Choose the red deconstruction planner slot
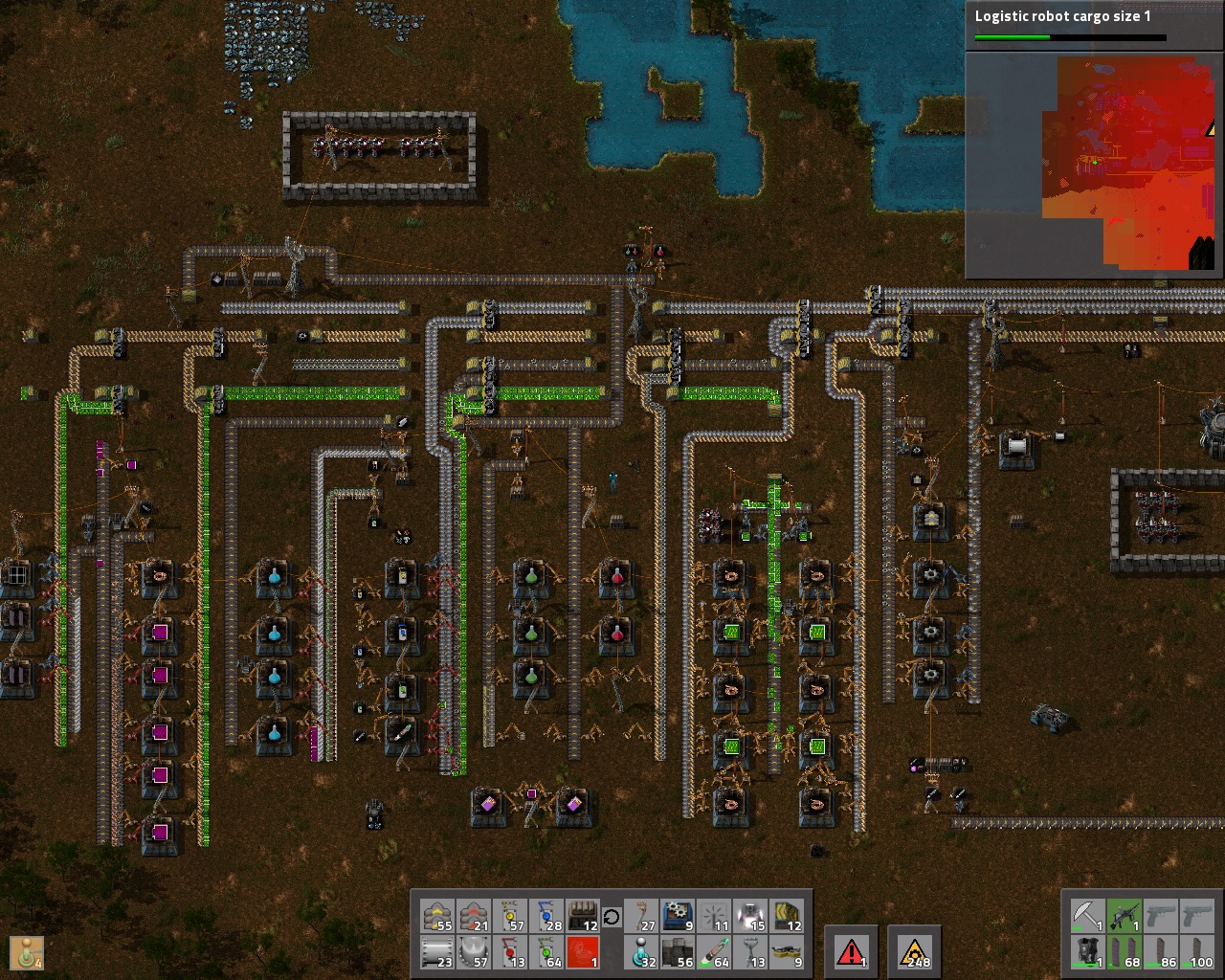Viewport: 1225px width, 980px height. [x=582, y=952]
